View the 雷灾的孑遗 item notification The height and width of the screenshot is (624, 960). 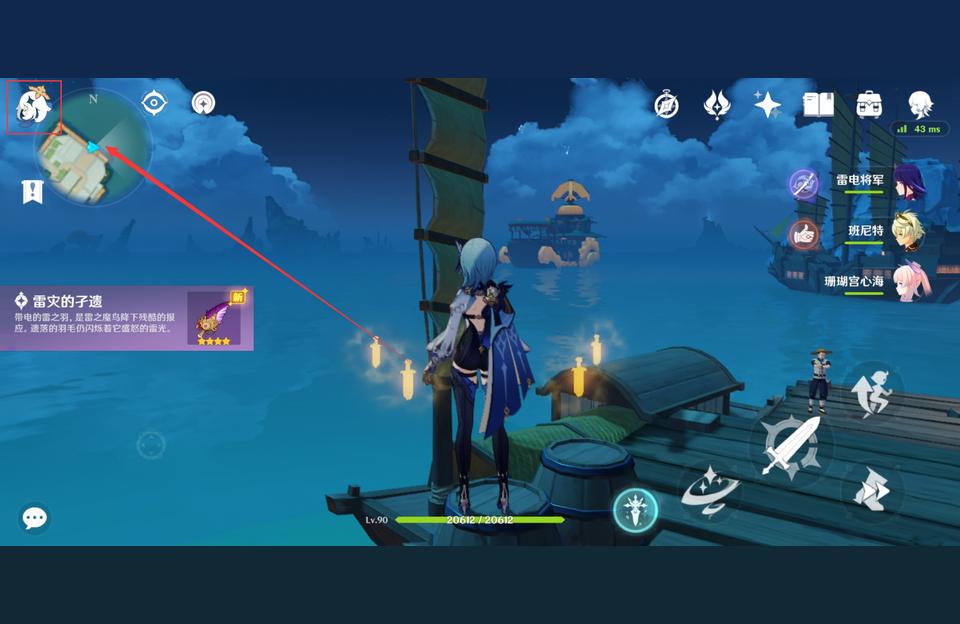pos(126,318)
